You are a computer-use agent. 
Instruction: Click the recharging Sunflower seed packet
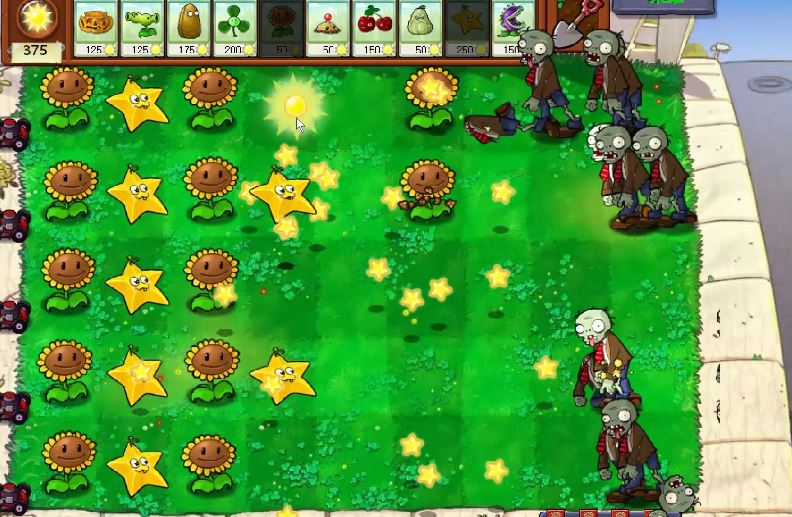pos(281,28)
